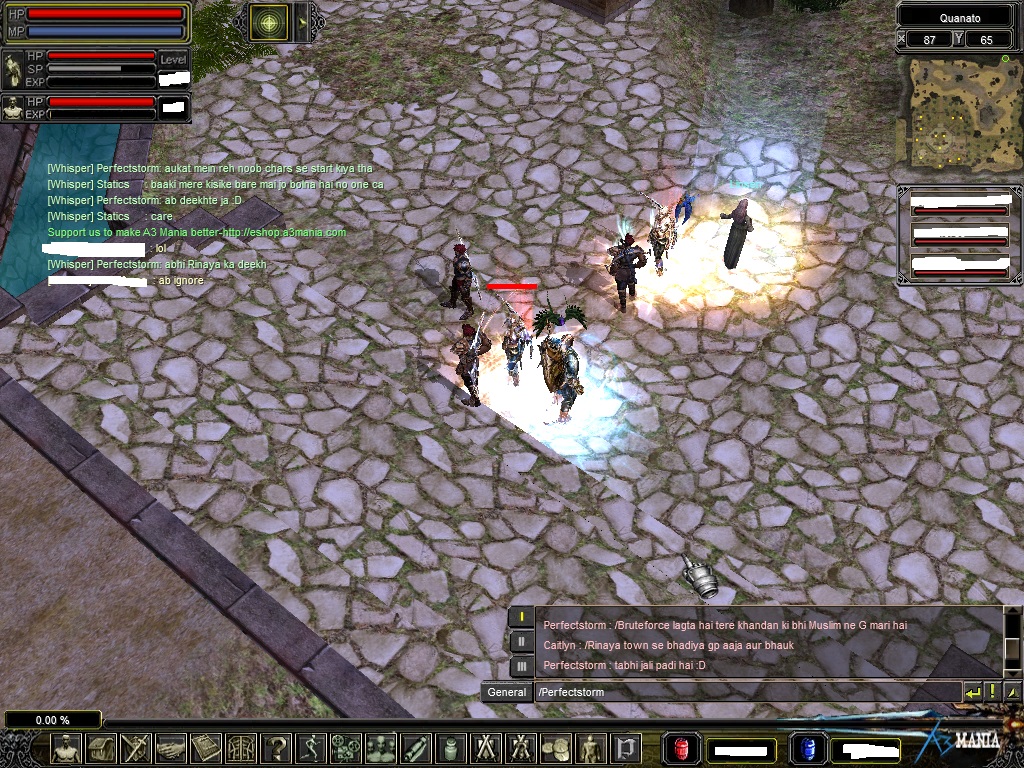Open the treasure chest inventory icon
Image resolution: width=1024 pixels, height=768 pixels.
tap(101, 747)
